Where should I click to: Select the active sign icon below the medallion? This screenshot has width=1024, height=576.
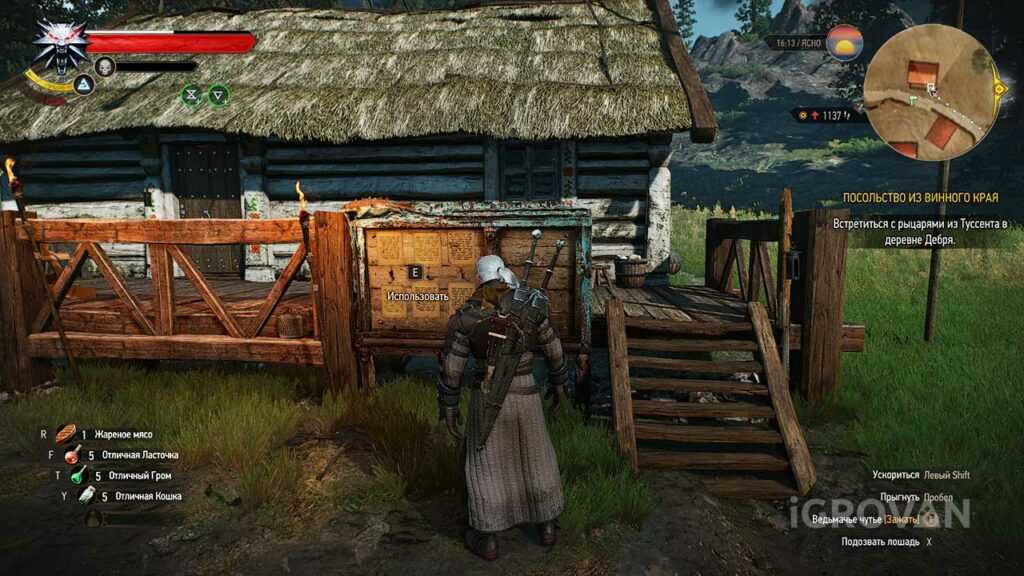point(84,84)
